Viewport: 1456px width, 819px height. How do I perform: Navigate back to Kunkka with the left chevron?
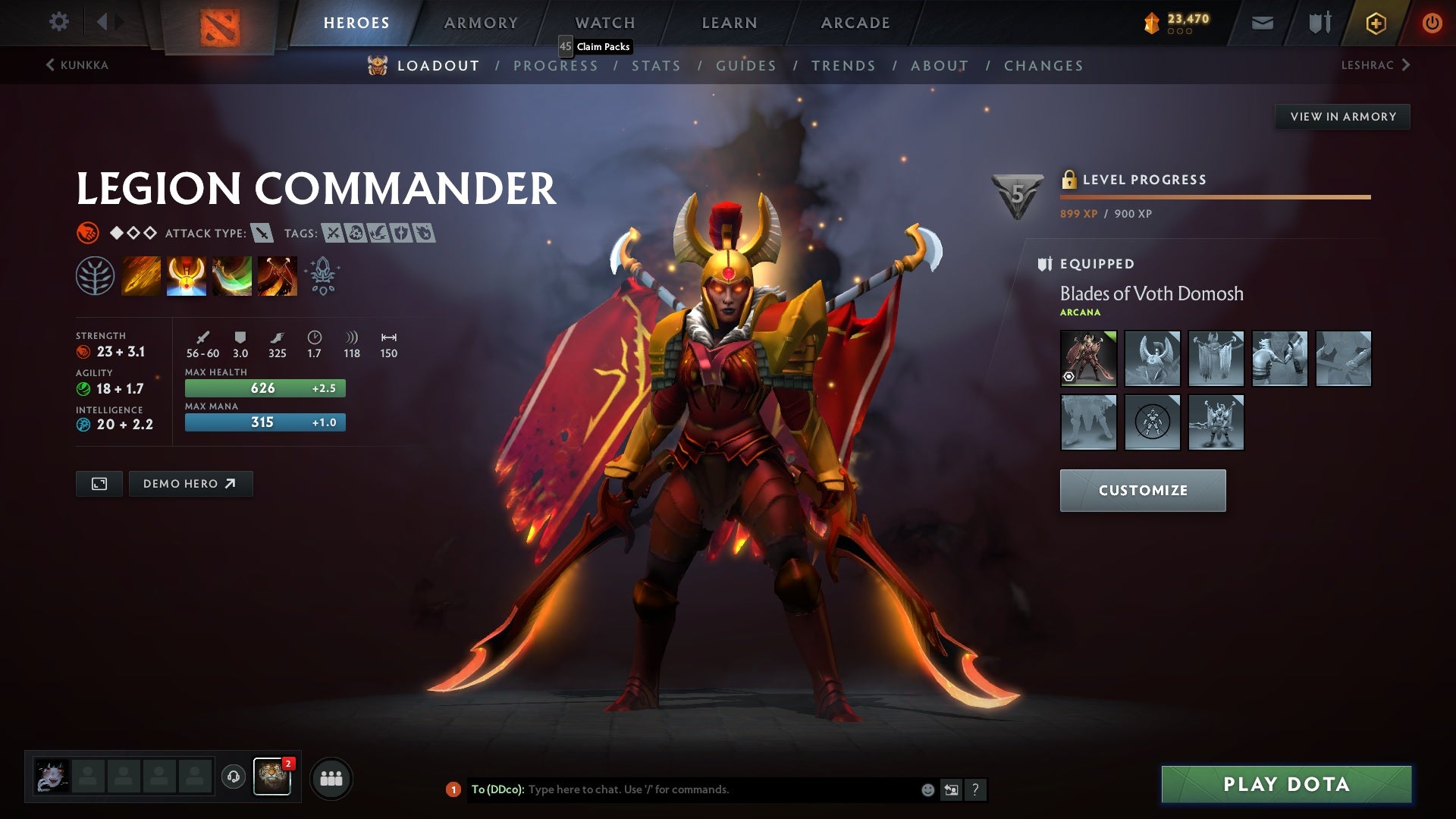click(x=49, y=65)
